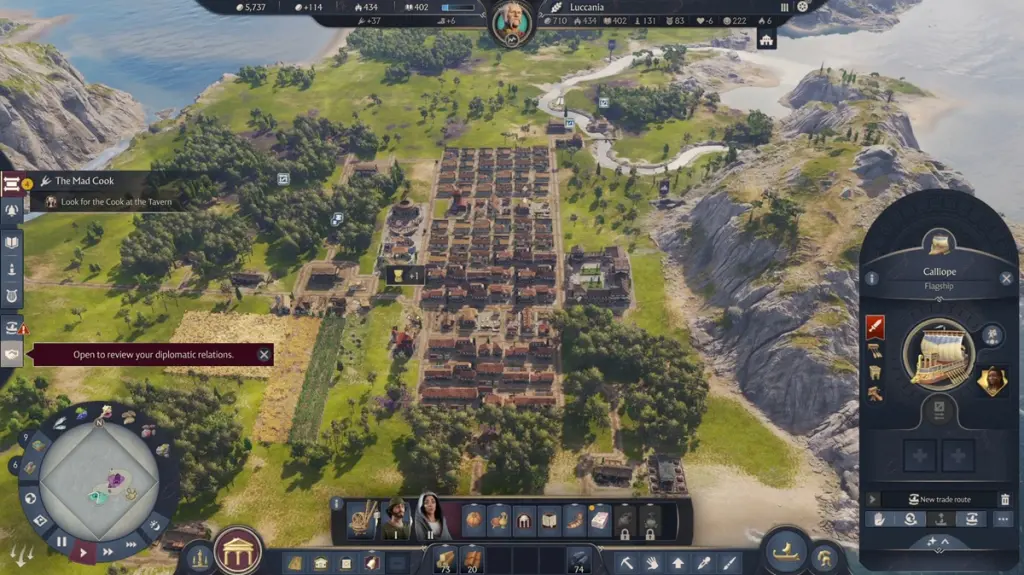Pause the game speed

pos(62,542)
